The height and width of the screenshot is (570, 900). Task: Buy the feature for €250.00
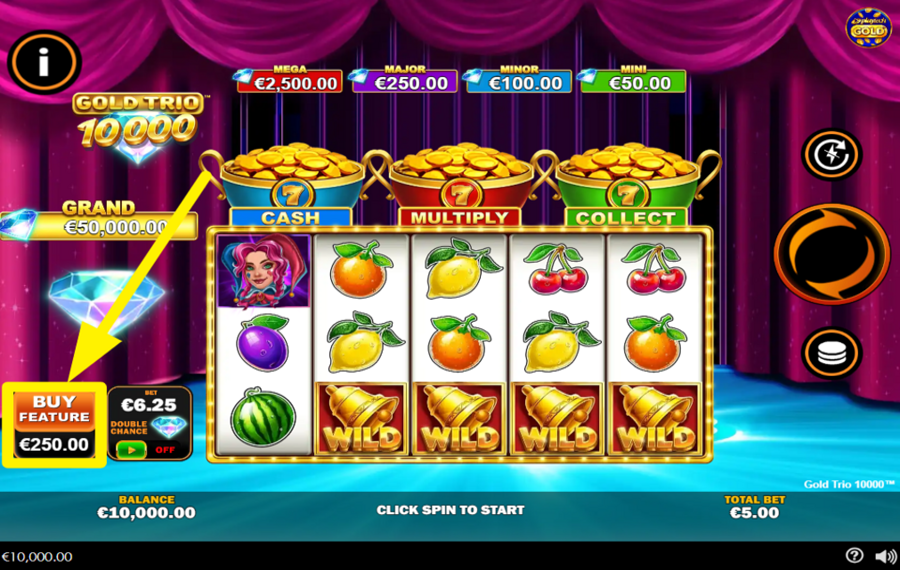click(x=54, y=424)
